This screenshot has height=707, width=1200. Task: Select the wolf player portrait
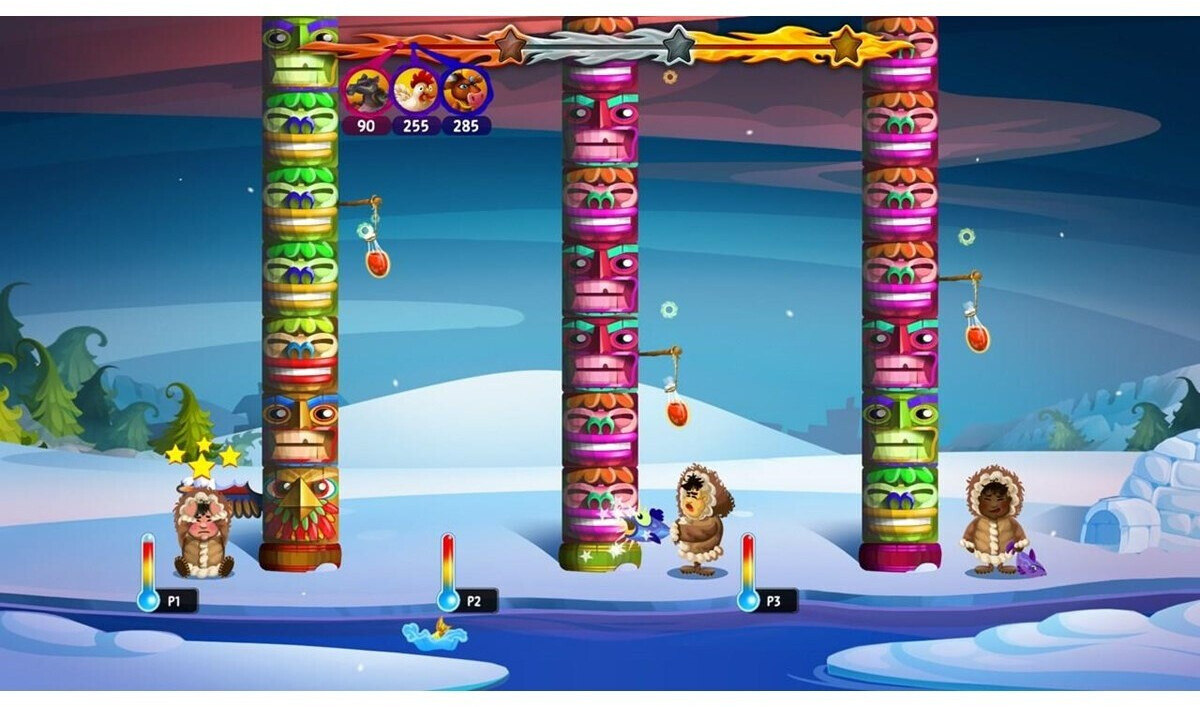(x=366, y=91)
